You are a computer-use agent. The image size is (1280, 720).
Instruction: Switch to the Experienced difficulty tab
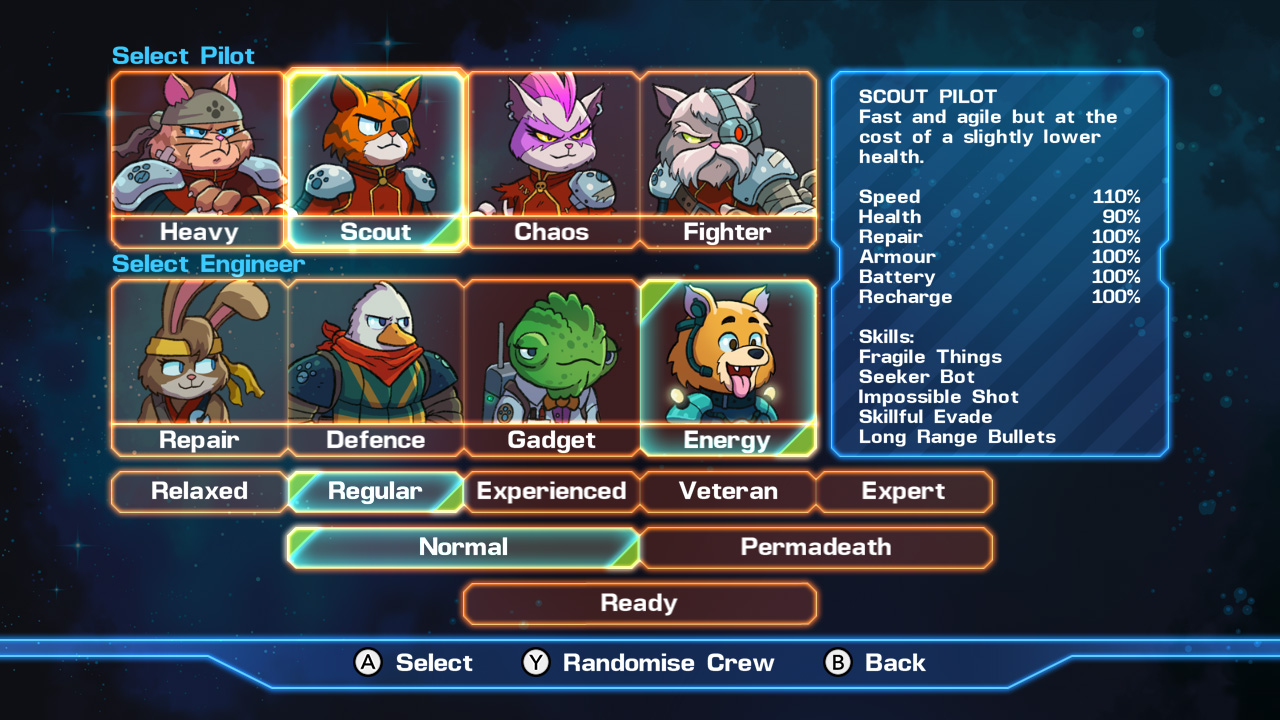tap(551, 491)
